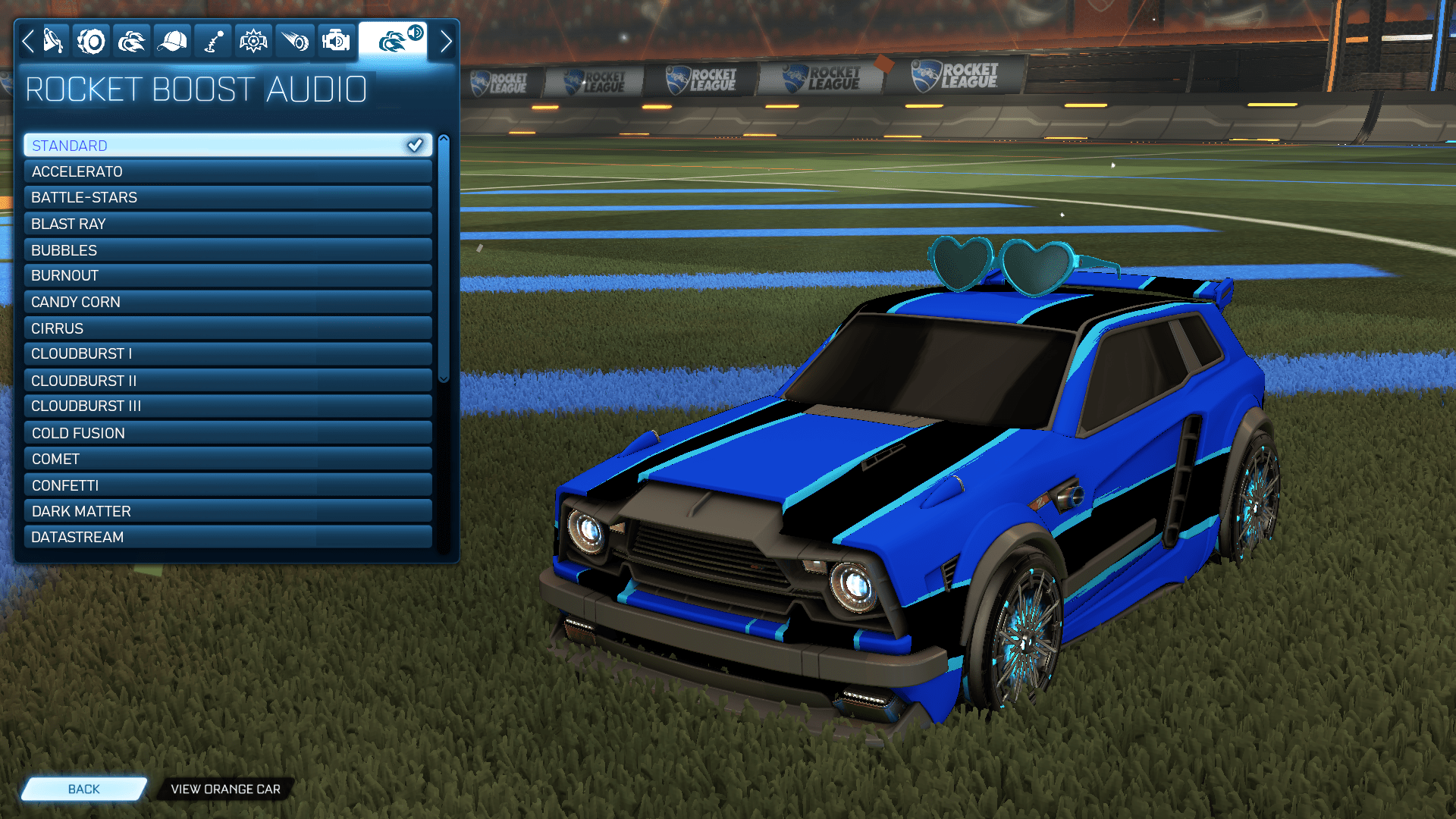The height and width of the screenshot is (819, 1456).
Task: Select the Standard boost audio option
Action: click(227, 145)
